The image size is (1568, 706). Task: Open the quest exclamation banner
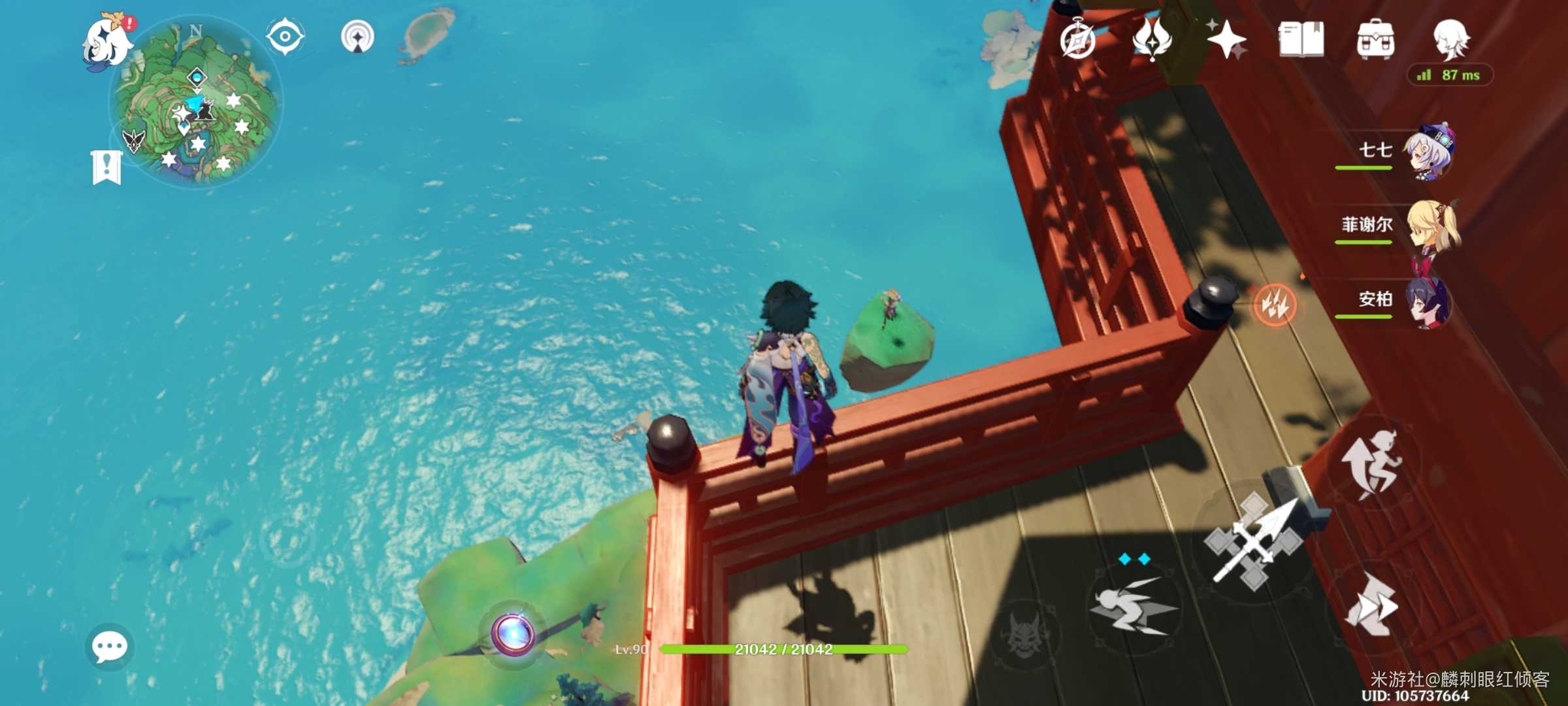106,167
